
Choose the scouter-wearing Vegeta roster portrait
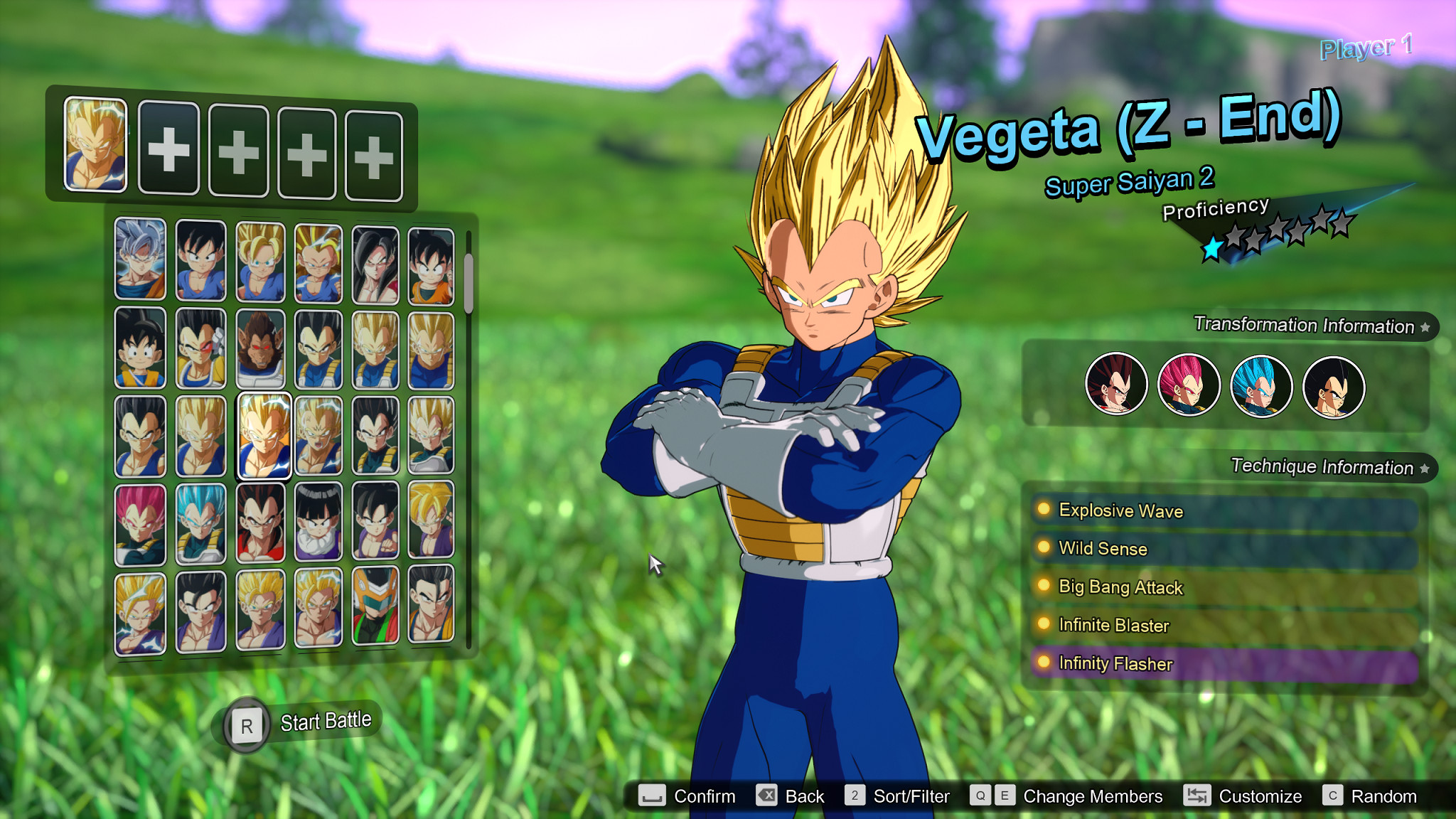[x=200, y=348]
